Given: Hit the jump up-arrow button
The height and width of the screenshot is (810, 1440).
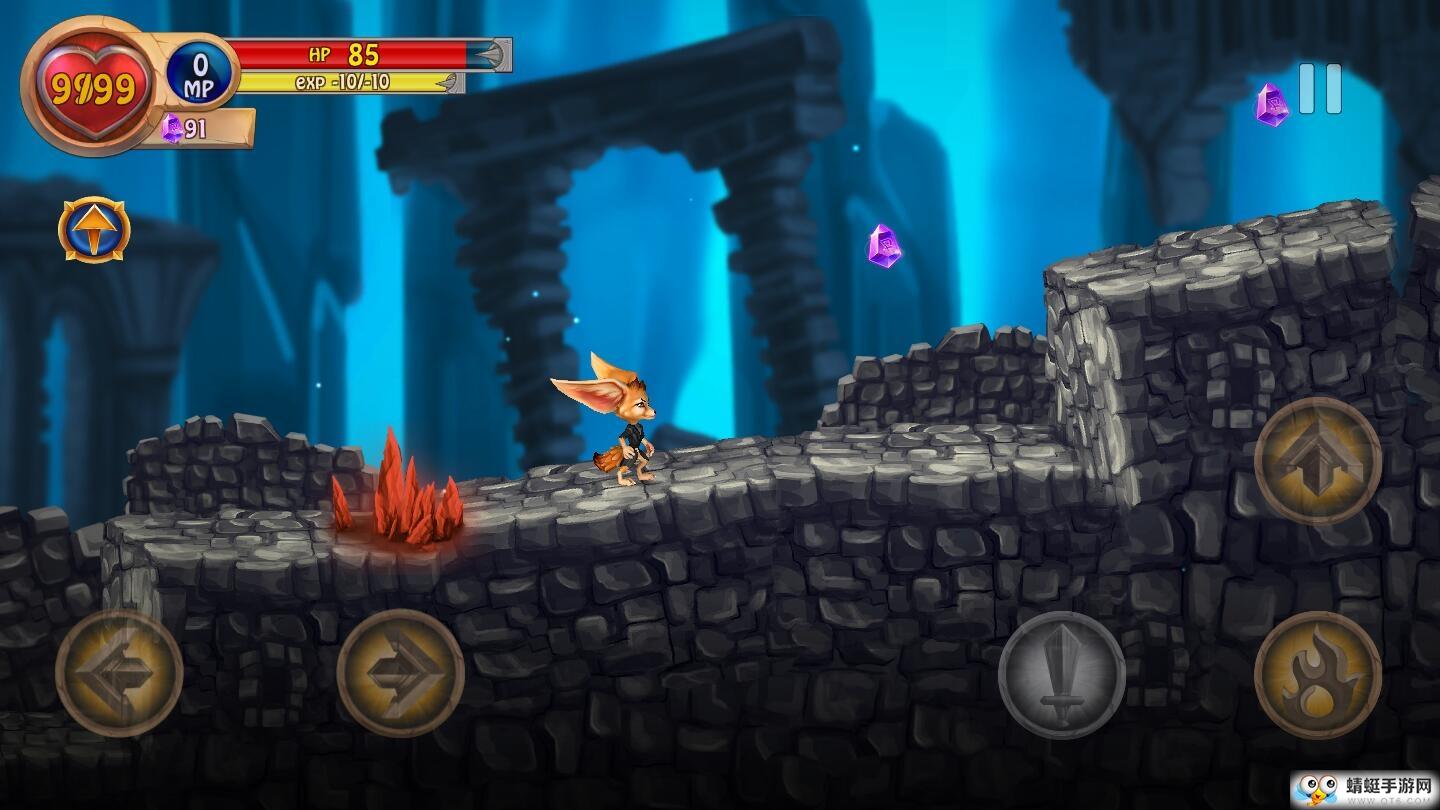Looking at the screenshot, I should (x=1318, y=460).
